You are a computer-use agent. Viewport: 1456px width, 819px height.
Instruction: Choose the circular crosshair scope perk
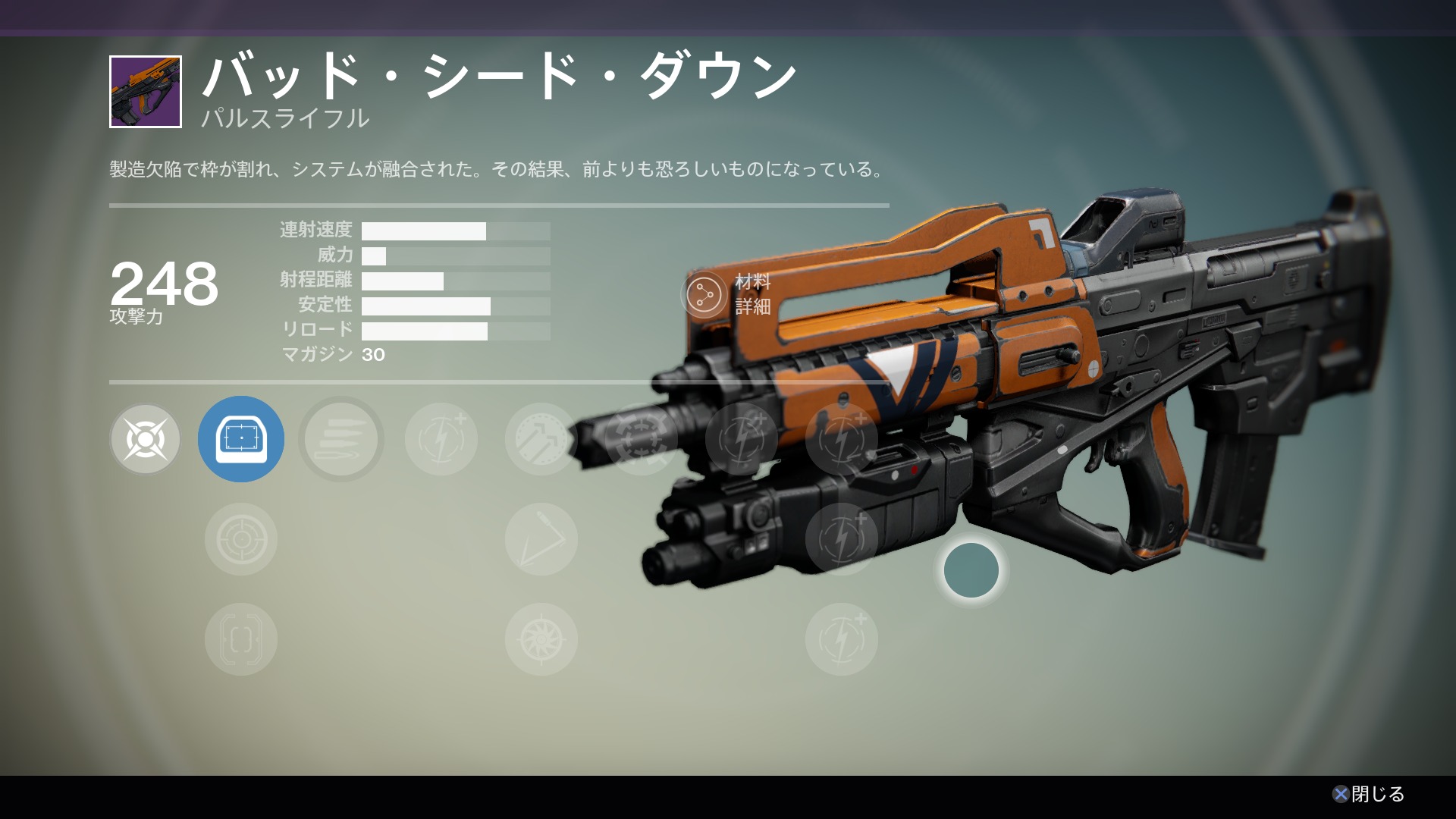point(241,539)
